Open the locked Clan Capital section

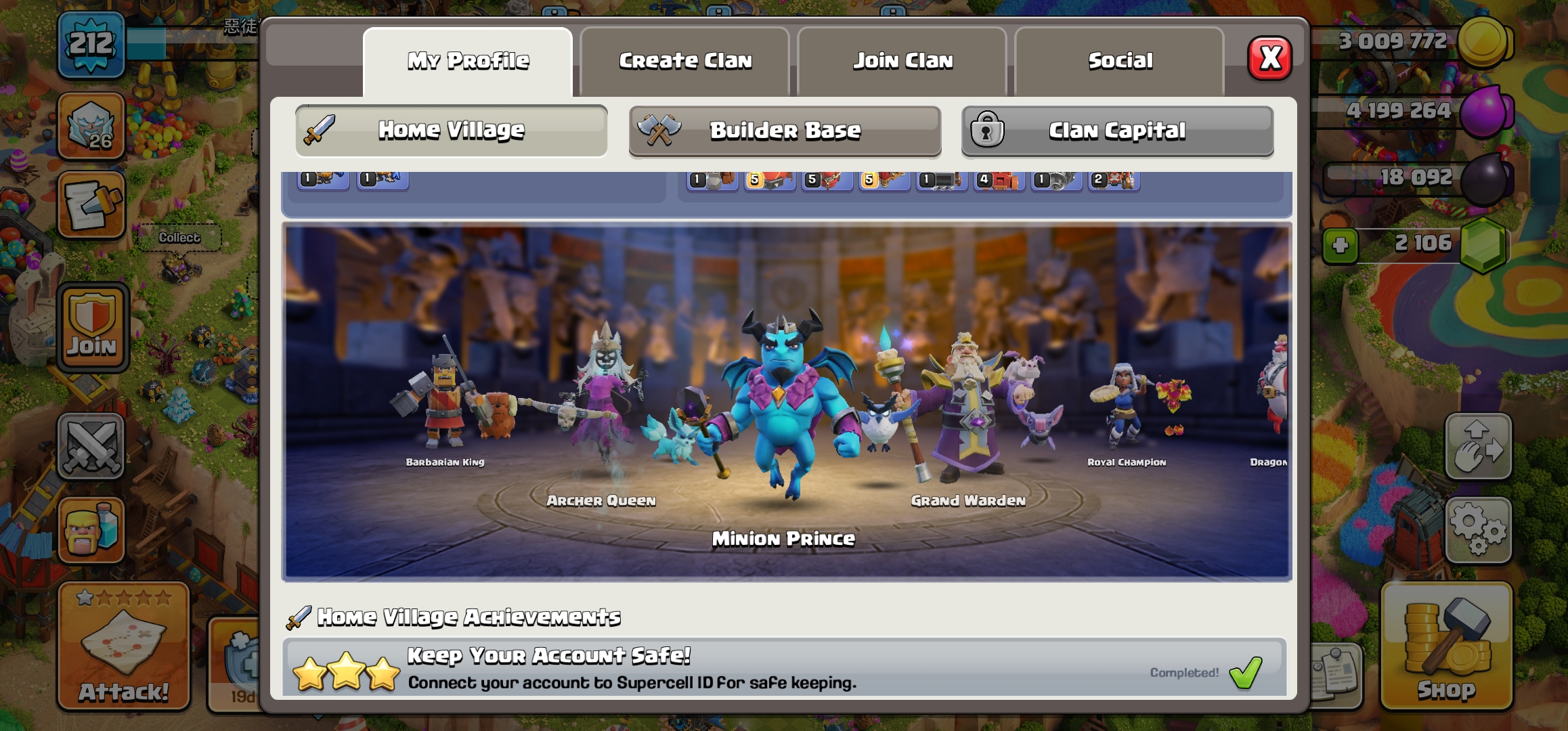click(x=1117, y=131)
